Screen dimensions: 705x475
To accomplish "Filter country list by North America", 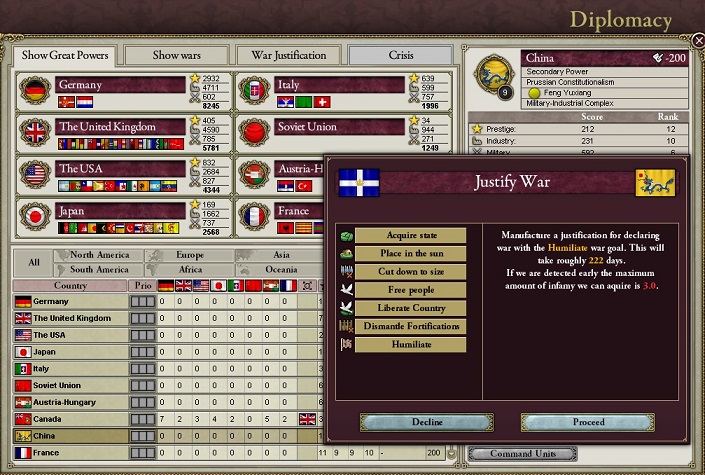I will [99, 255].
